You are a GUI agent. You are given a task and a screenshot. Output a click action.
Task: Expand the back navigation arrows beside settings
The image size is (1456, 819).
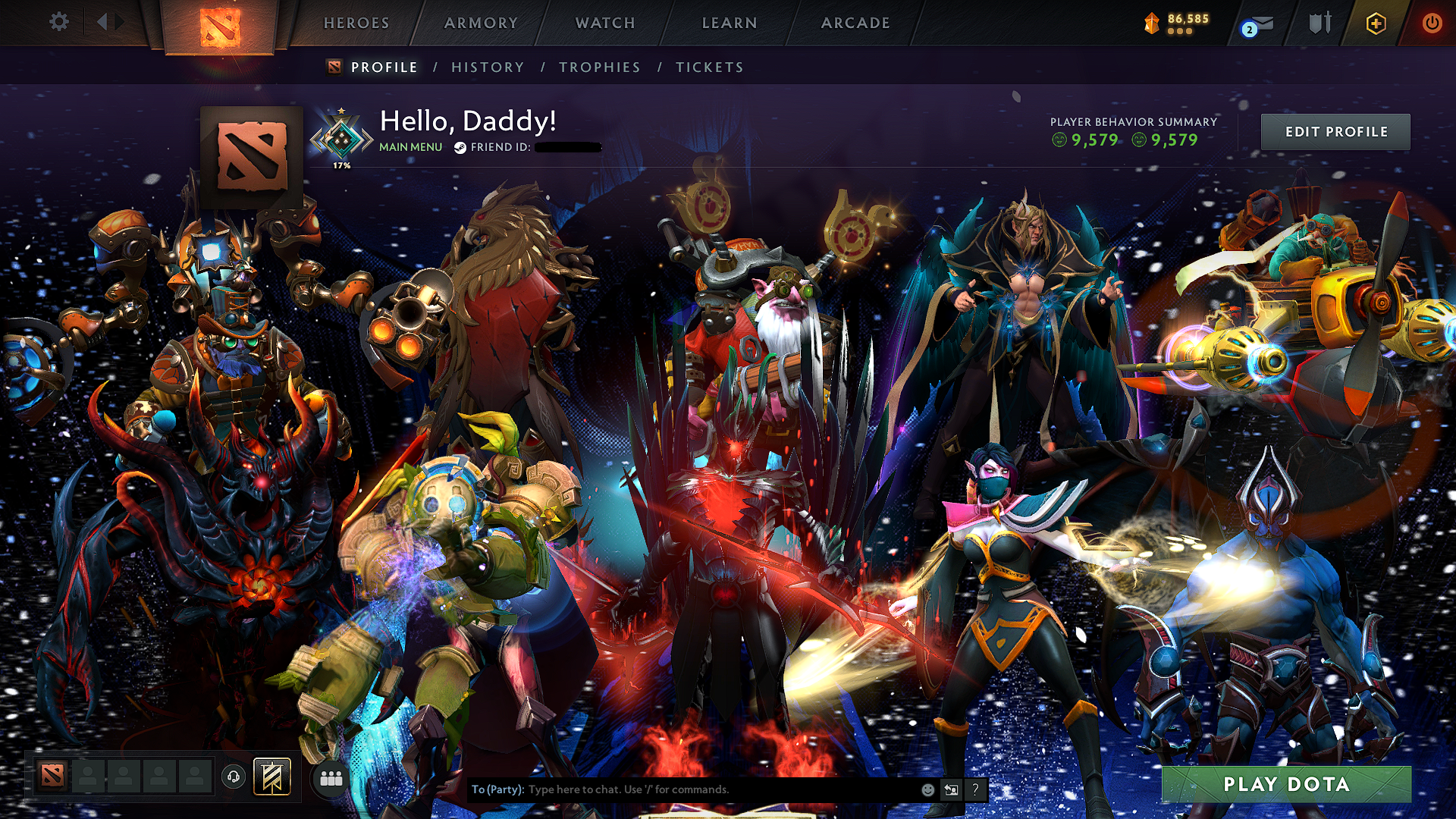(x=108, y=23)
